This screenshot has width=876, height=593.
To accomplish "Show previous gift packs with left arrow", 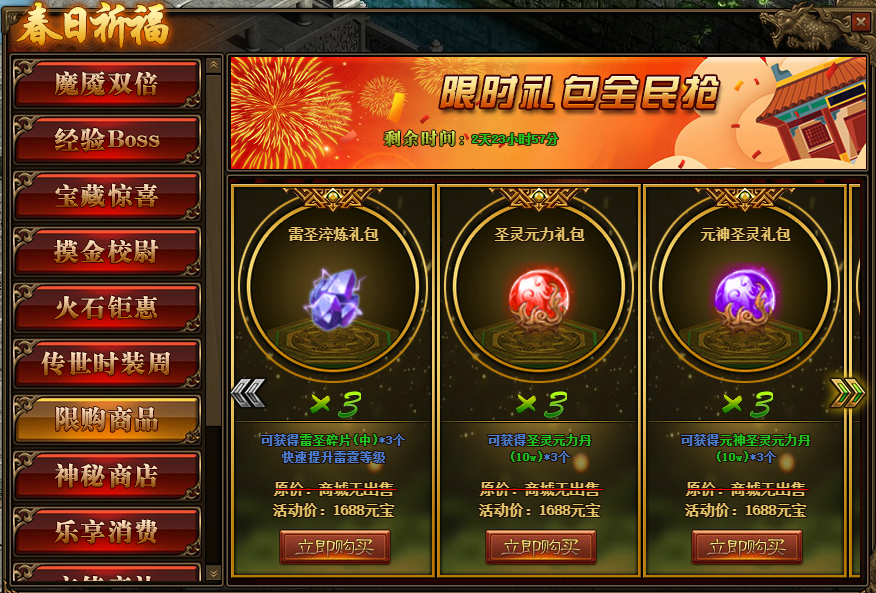I will tap(247, 393).
